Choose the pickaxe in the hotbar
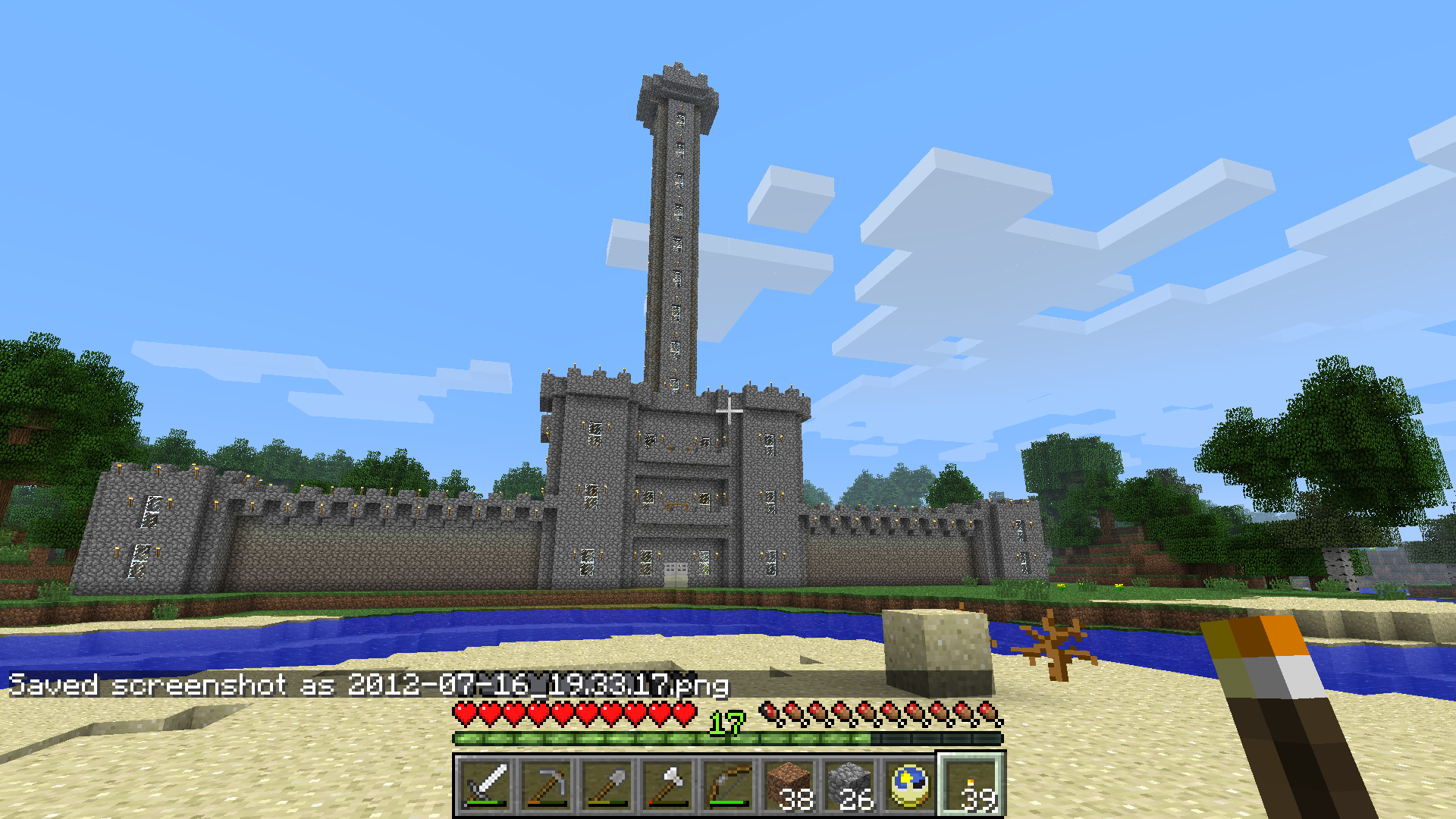Viewport: 1456px width, 819px height. (546, 786)
